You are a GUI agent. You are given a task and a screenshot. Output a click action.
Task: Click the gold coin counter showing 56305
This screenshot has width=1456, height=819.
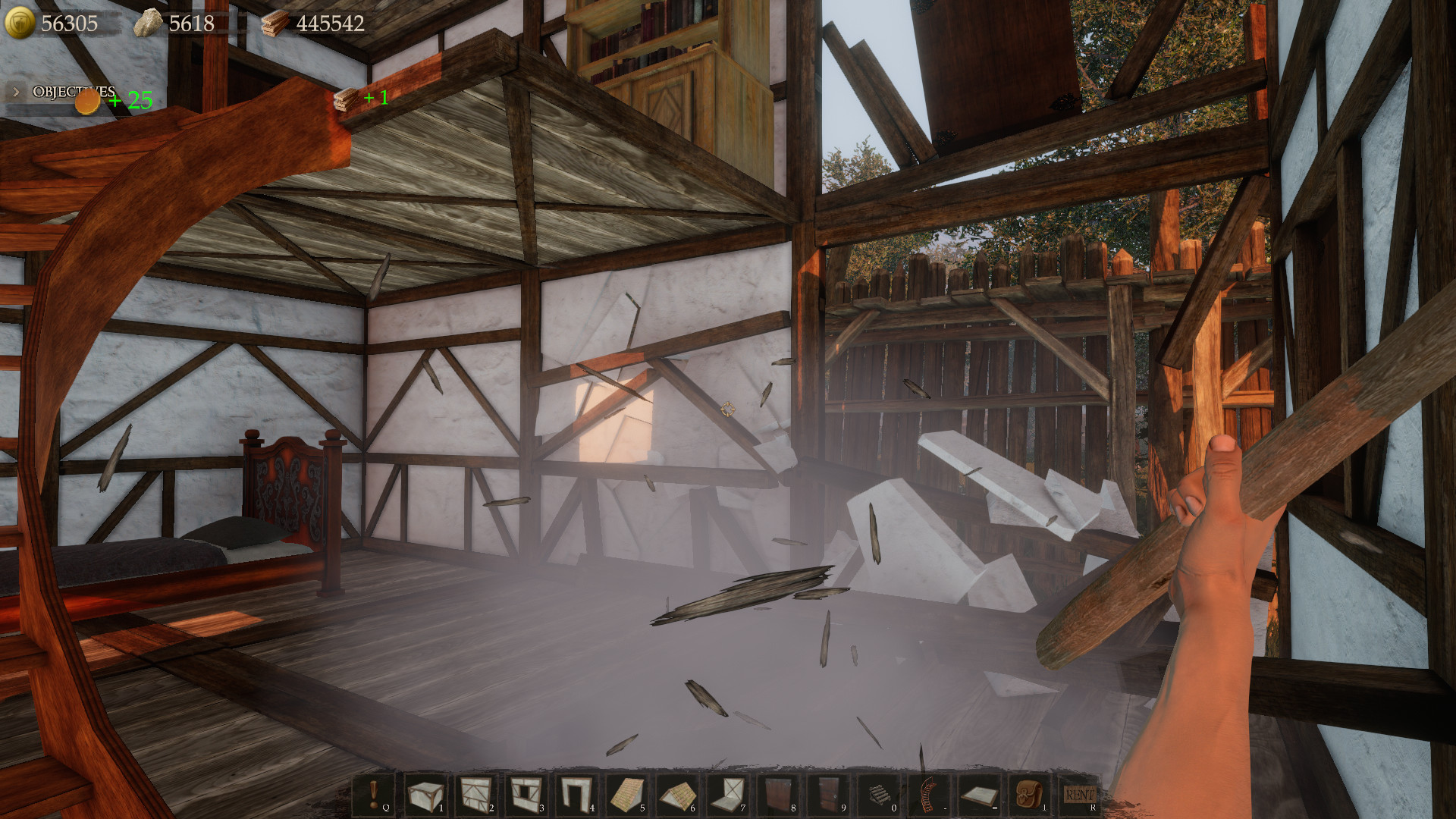[x=57, y=22]
